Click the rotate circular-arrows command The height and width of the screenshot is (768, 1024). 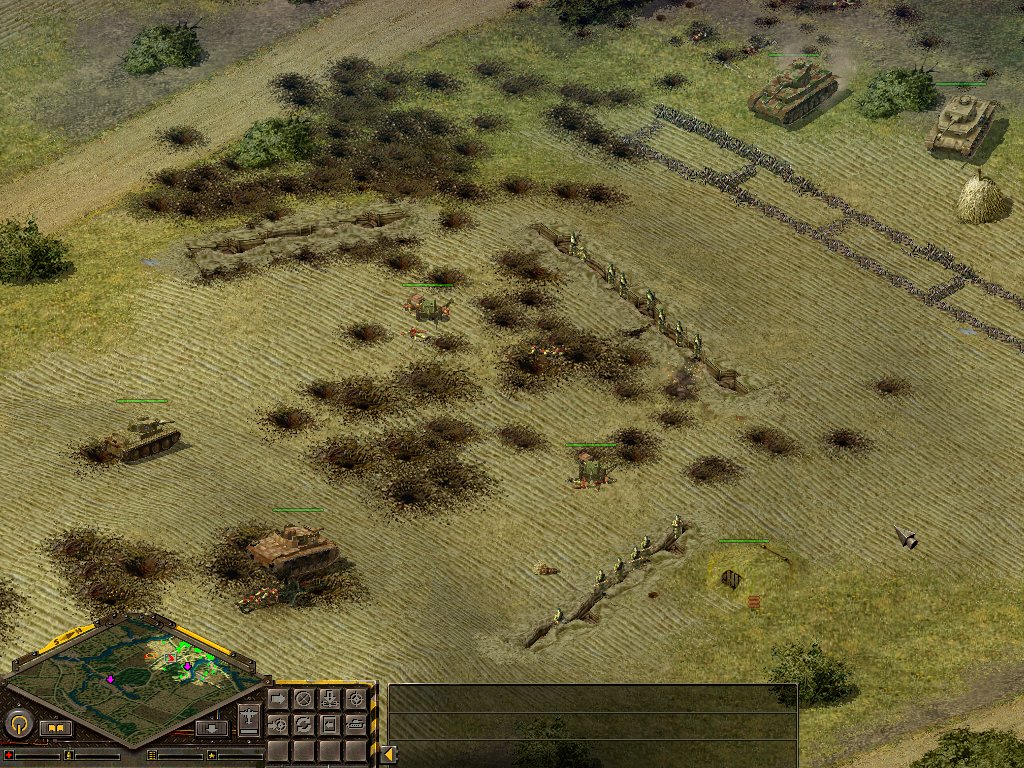[x=303, y=725]
